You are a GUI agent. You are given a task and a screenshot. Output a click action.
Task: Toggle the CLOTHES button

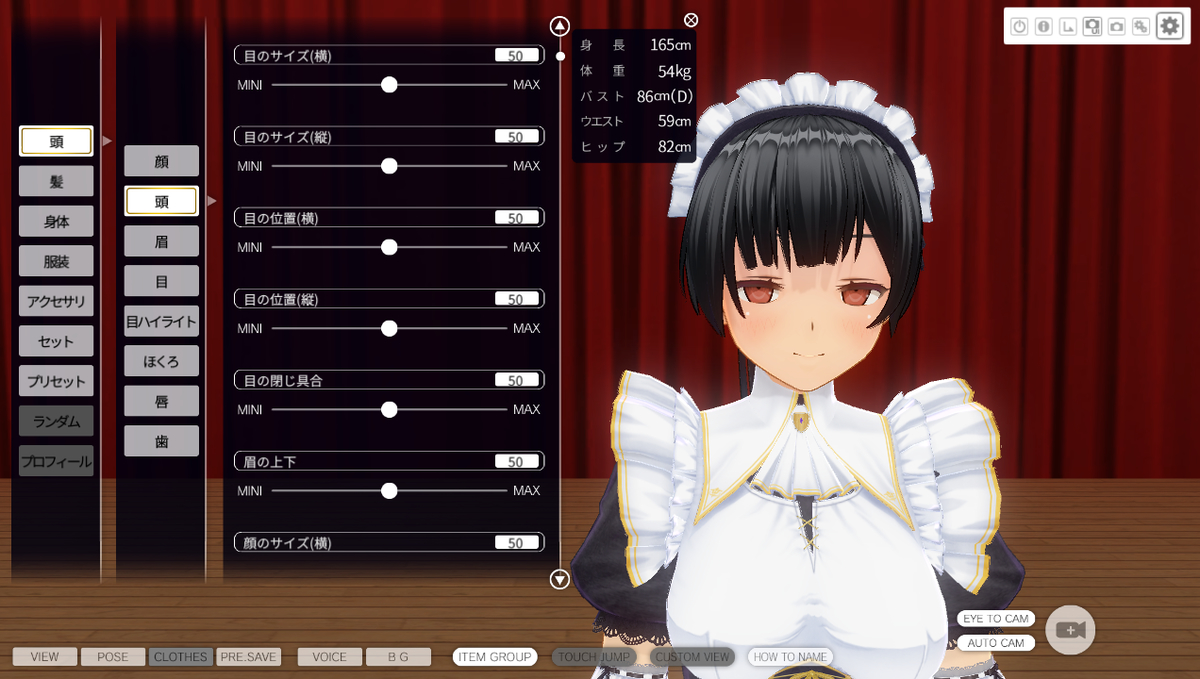tap(181, 657)
